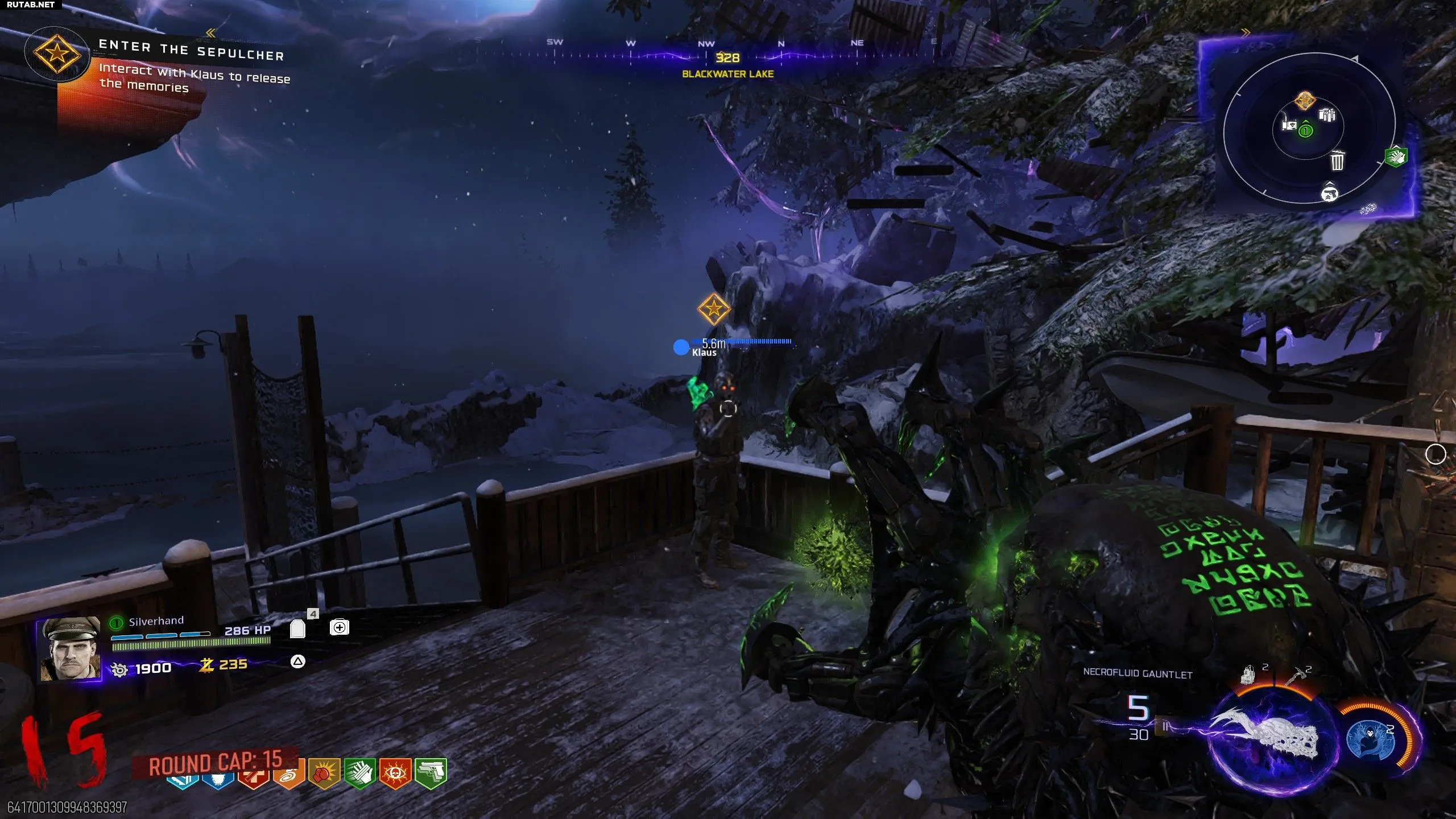Viewport: 1456px width, 819px height.
Task: Select the armor plate icon
Action: click(297, 628)
